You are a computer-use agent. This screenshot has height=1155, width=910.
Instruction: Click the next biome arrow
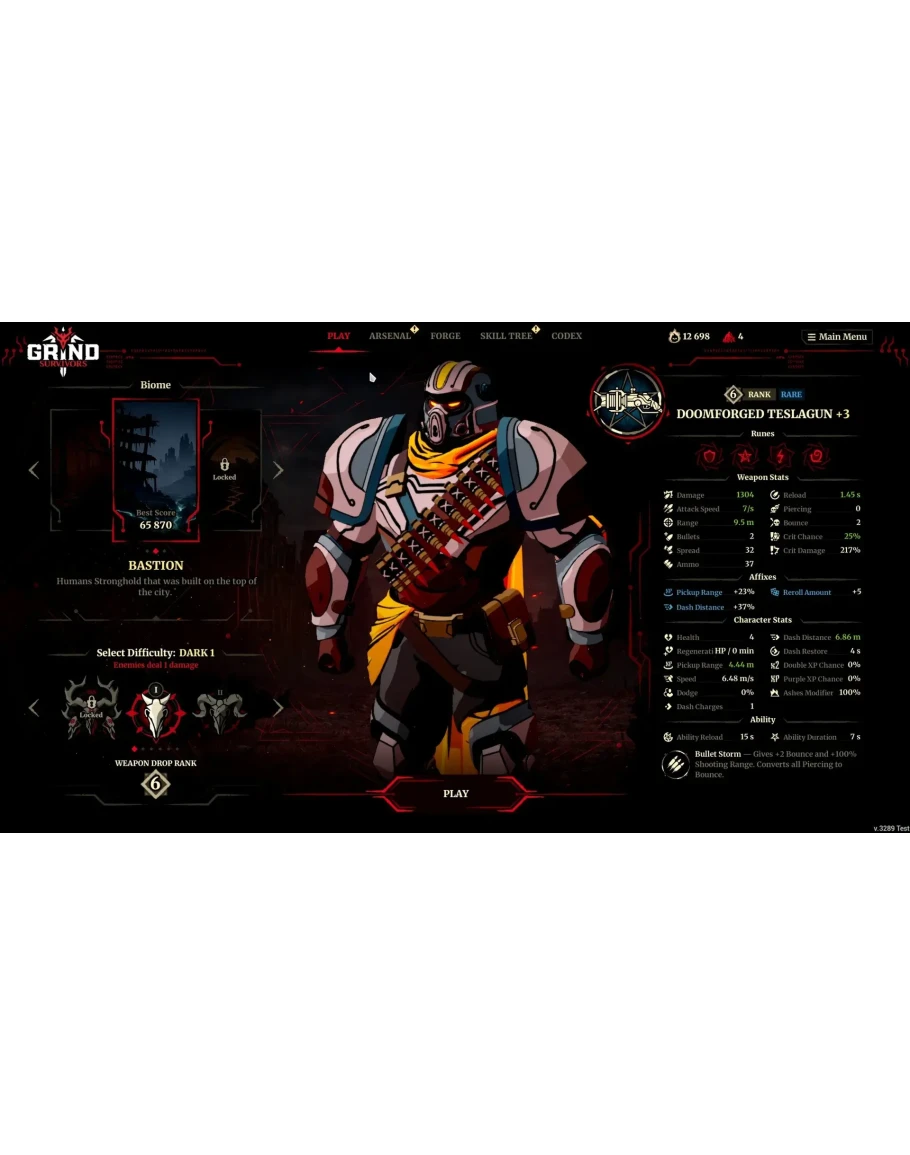278,470
